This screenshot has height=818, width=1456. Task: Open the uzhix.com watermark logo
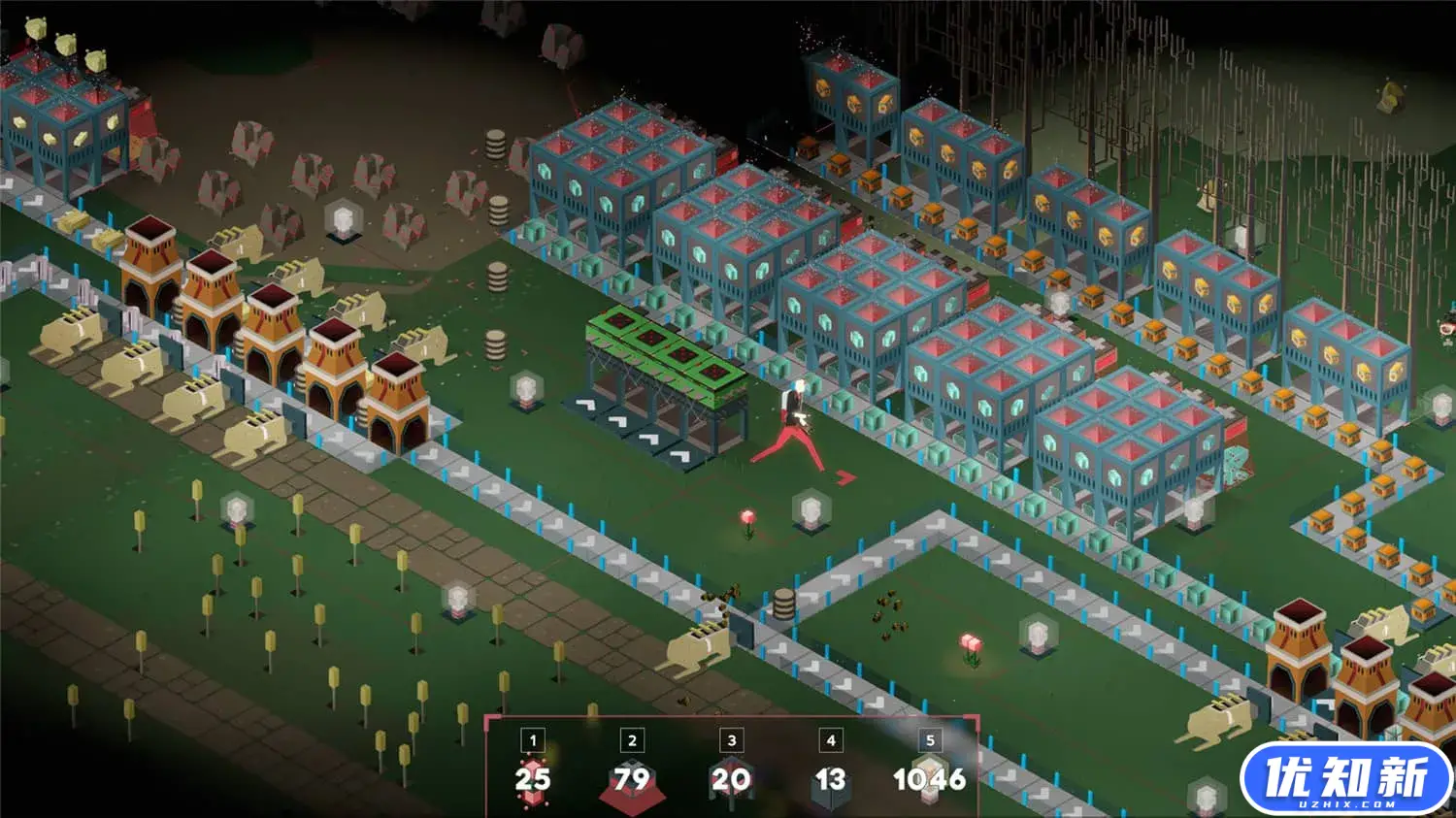(1346, 779)
